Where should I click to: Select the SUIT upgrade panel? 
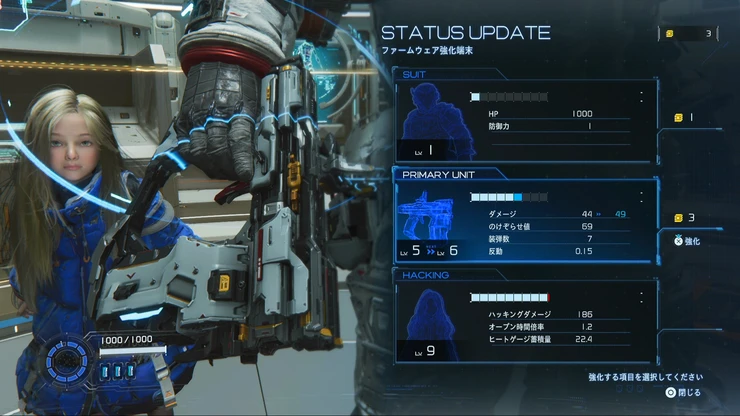[525, 122]
